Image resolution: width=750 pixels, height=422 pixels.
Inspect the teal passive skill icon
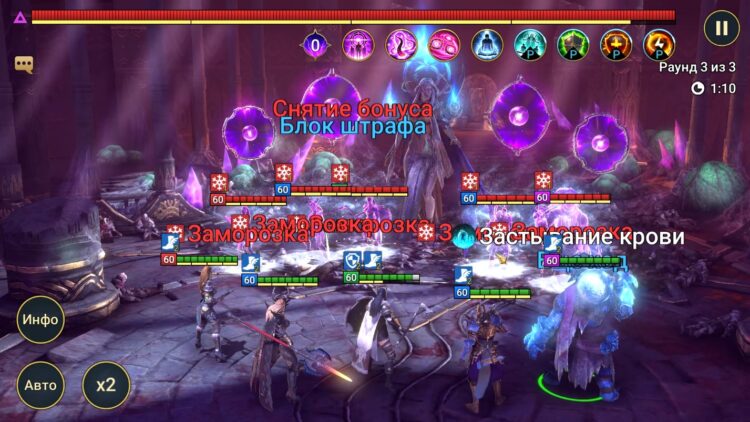coord(530,45)
